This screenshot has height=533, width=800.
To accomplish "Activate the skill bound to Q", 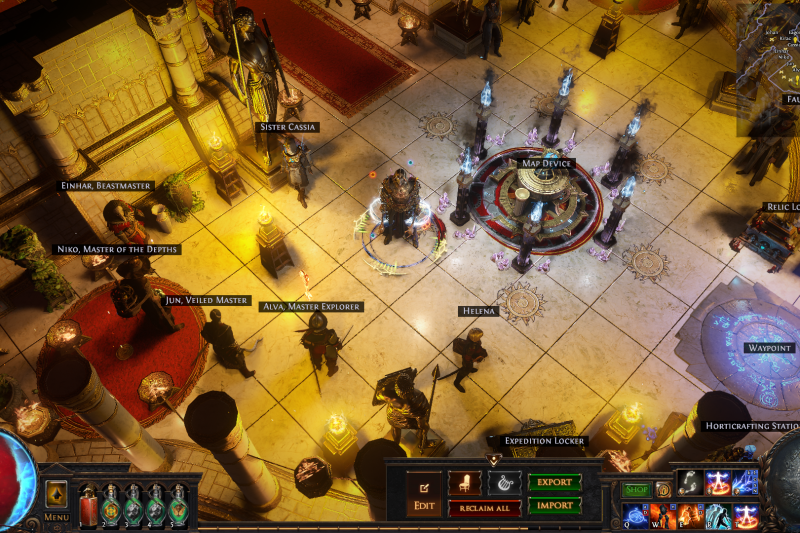I will [x=636, y=516].
